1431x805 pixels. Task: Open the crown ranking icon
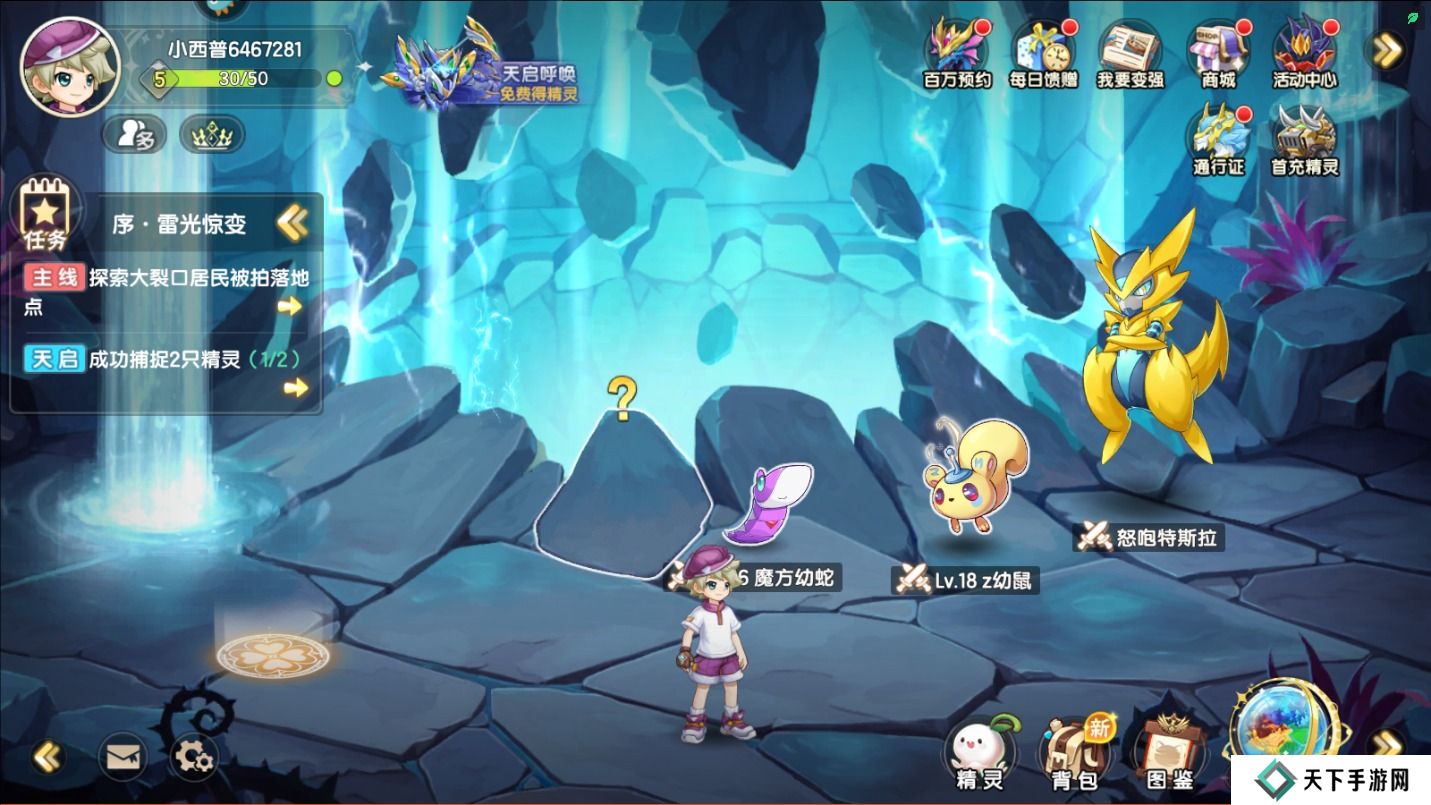212,134
